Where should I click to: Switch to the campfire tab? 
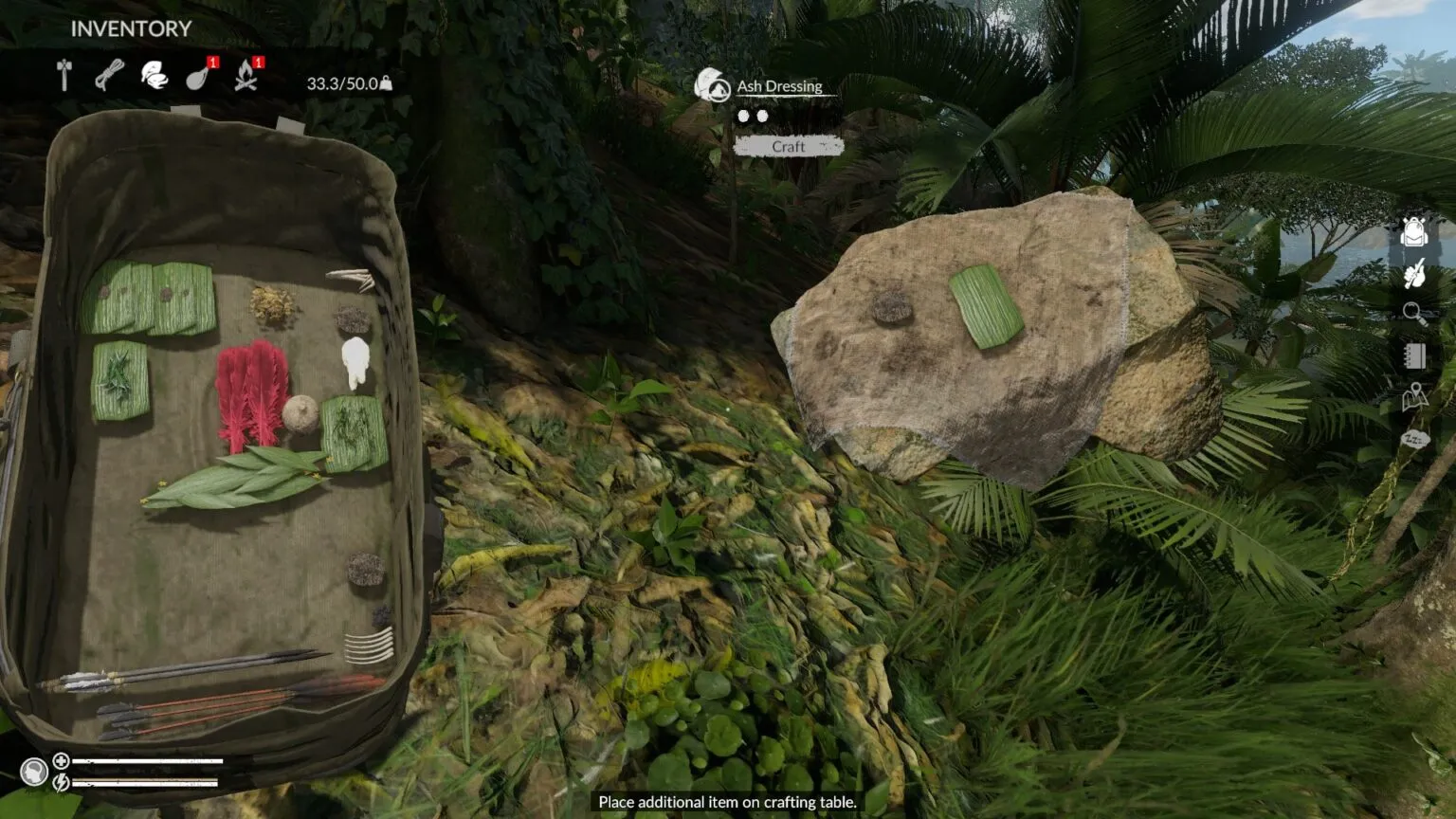click(x=246, y=76)
